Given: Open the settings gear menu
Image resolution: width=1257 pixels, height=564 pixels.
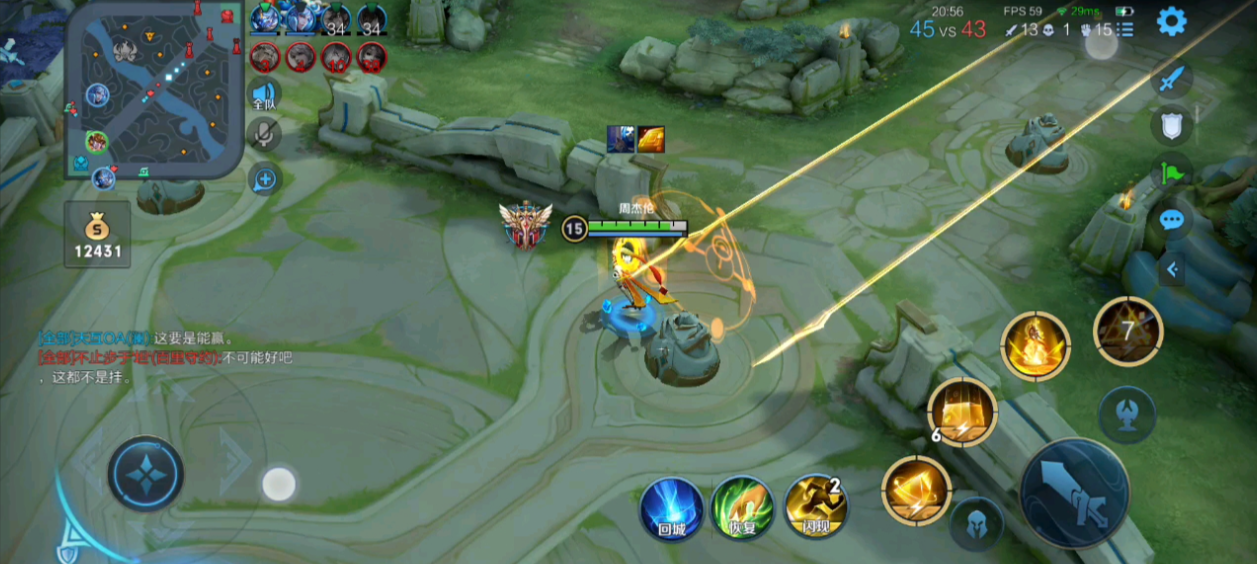Looking at the screenshot, I should coord(1171,21).
